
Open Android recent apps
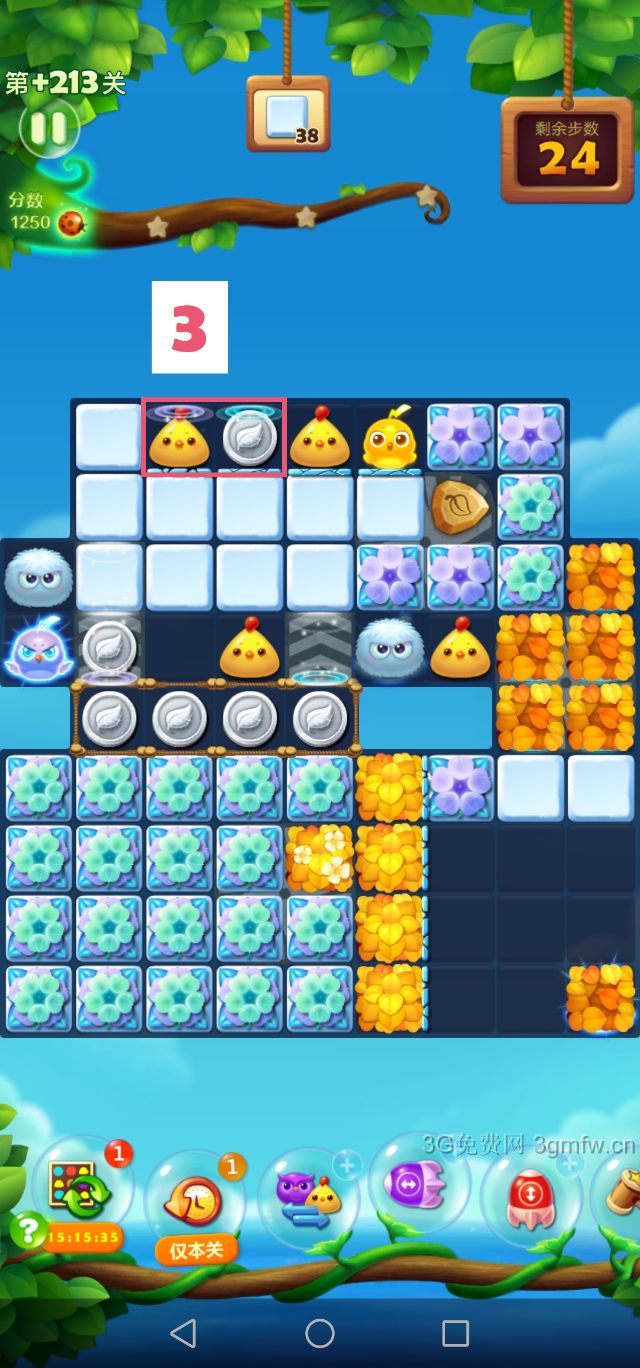[456, 1332]
